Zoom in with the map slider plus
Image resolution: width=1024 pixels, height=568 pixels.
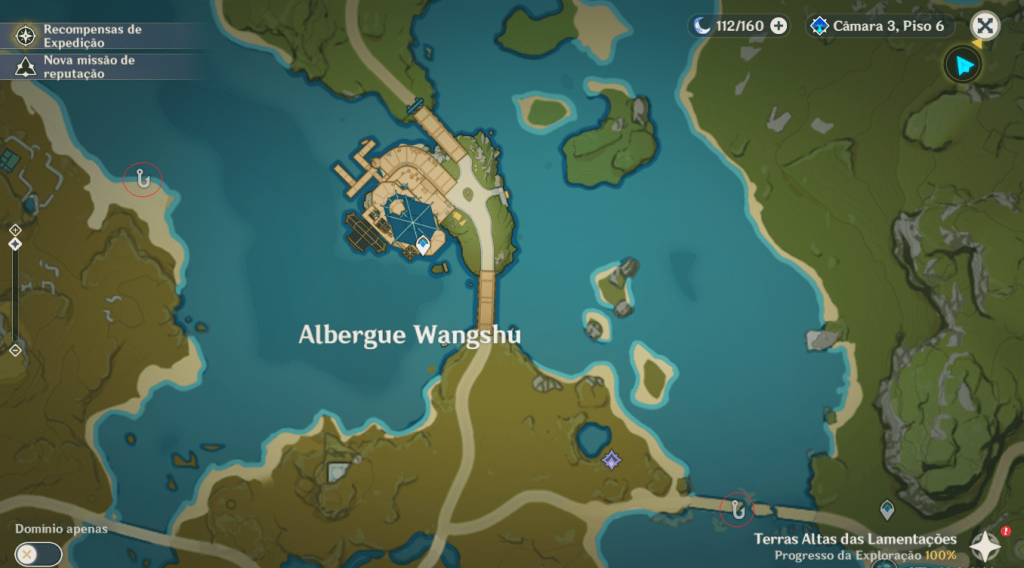(x=15, y=229)
